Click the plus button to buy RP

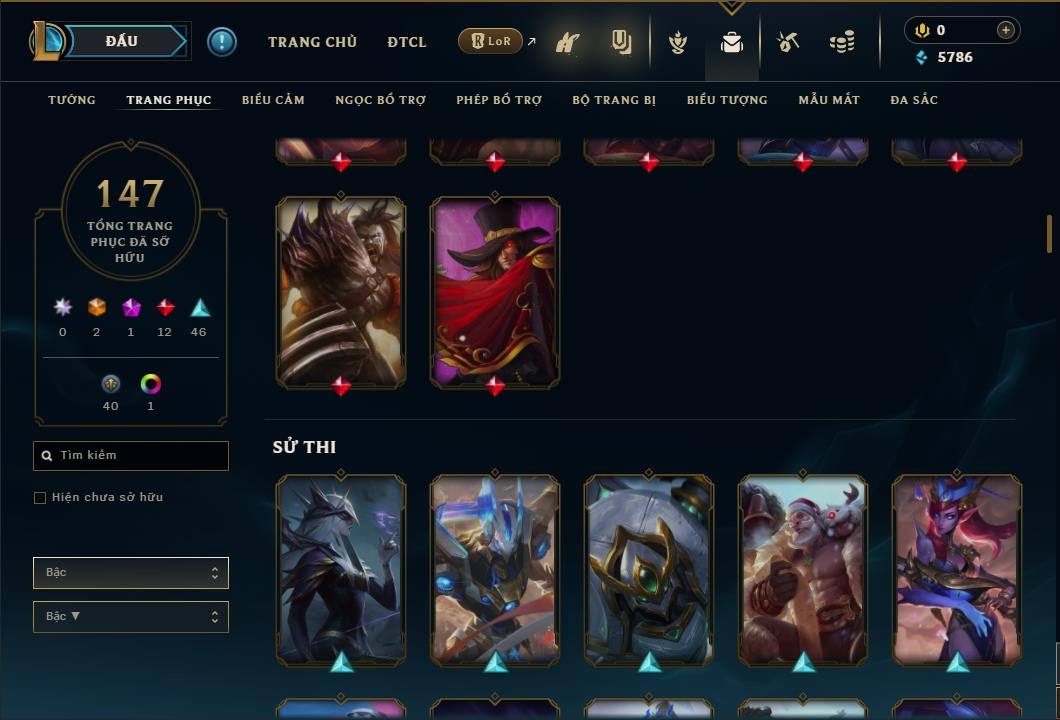tap(1006, 30)
